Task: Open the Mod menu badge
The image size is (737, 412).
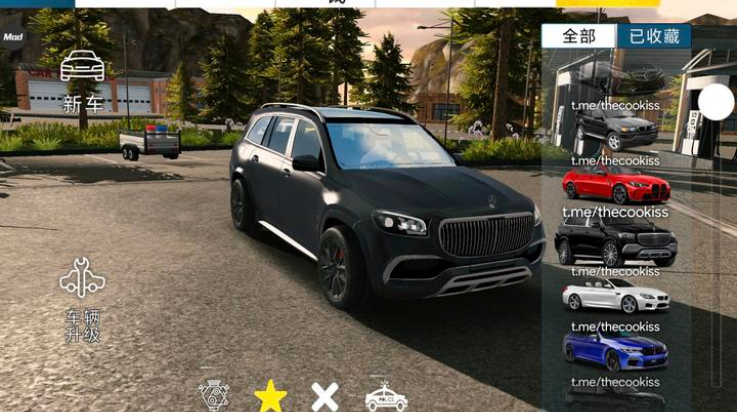Action: click(13, 35)
